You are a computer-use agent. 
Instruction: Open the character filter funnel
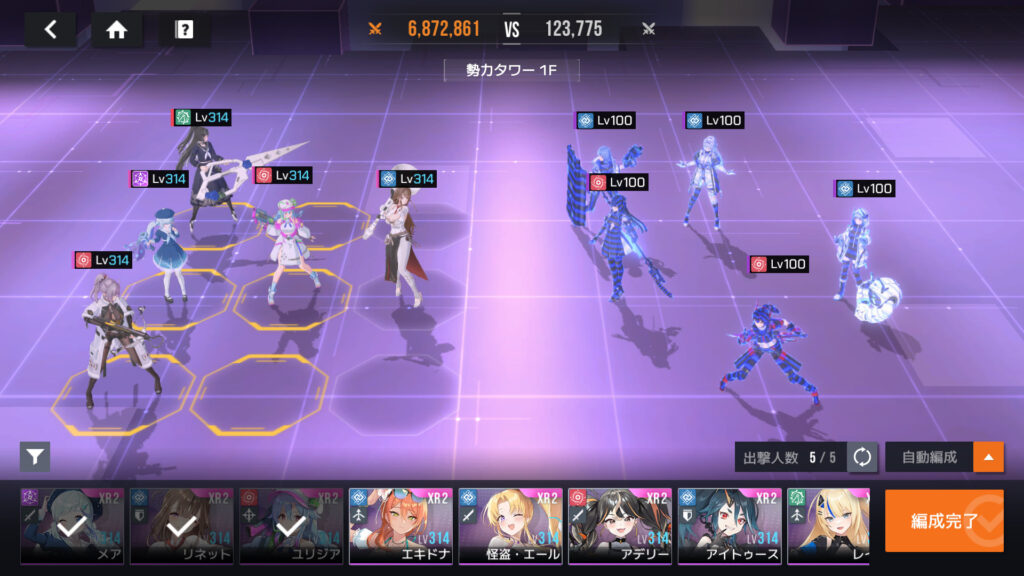coord(35,457)
